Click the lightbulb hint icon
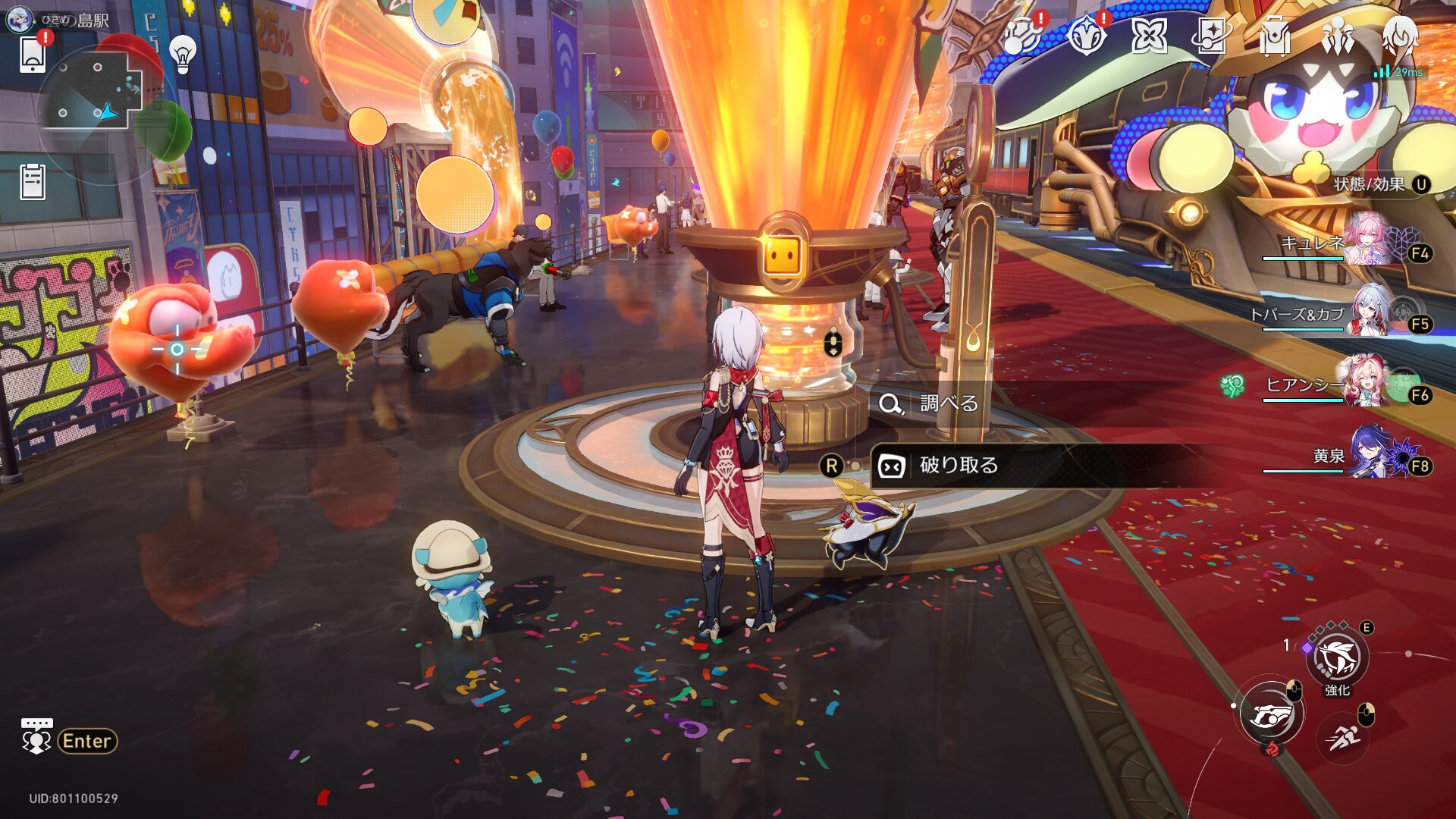The width and height of the screenshot is (1456, 819). click(x=183, y=54)
